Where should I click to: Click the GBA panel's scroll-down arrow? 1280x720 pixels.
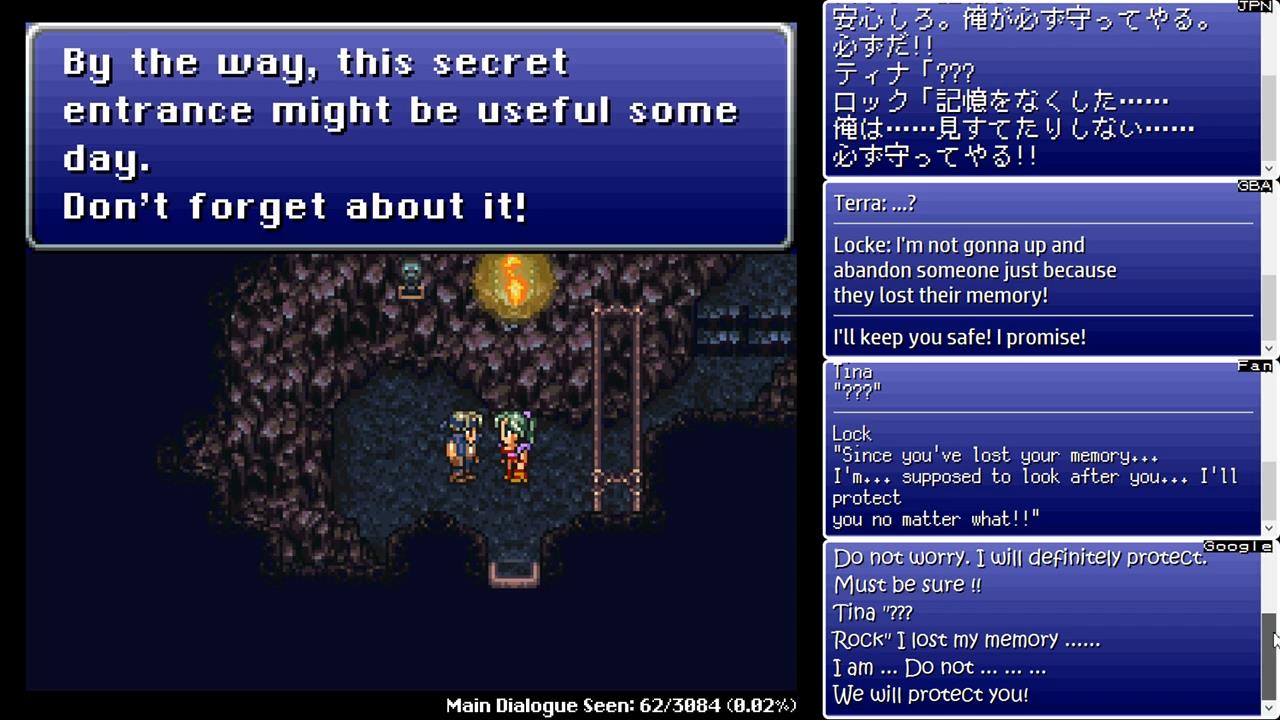point(1270,348)
